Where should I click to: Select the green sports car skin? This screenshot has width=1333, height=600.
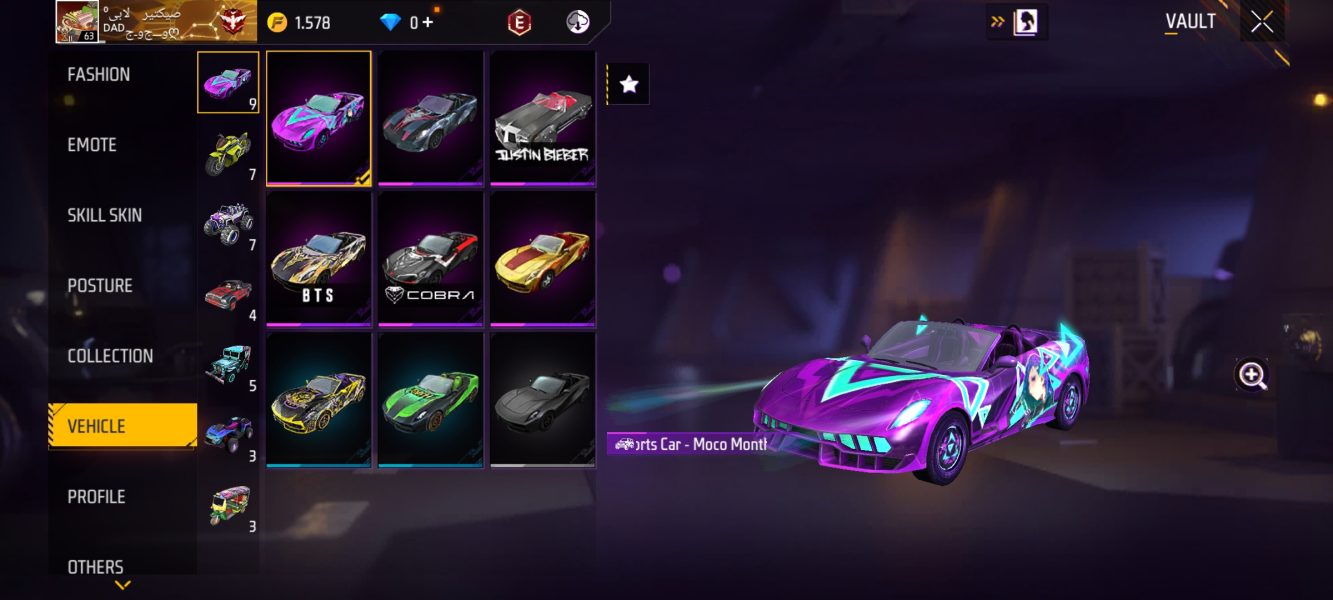(x=430, y=399)
